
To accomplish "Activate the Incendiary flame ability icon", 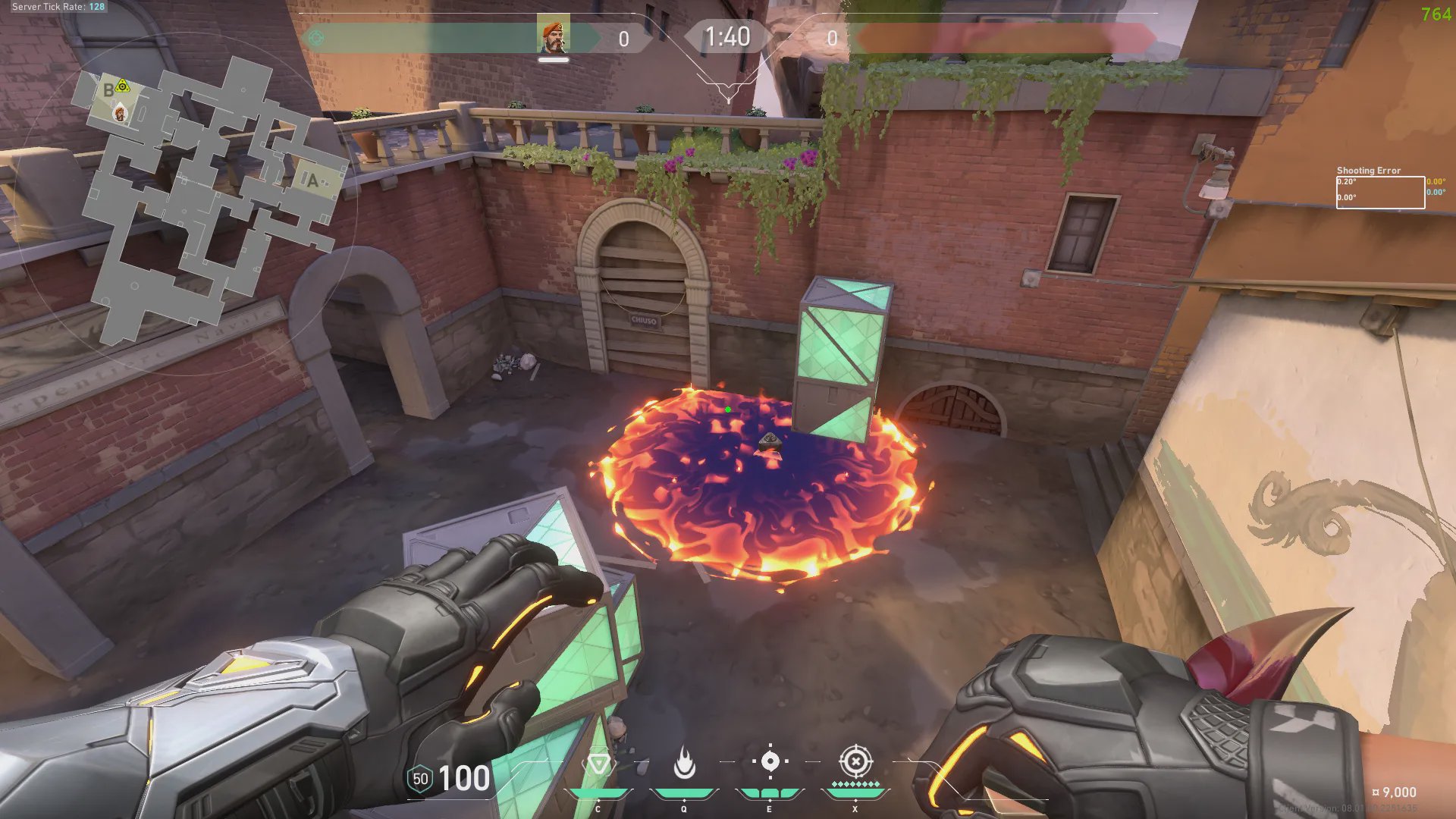I will (x=684, y=764).
